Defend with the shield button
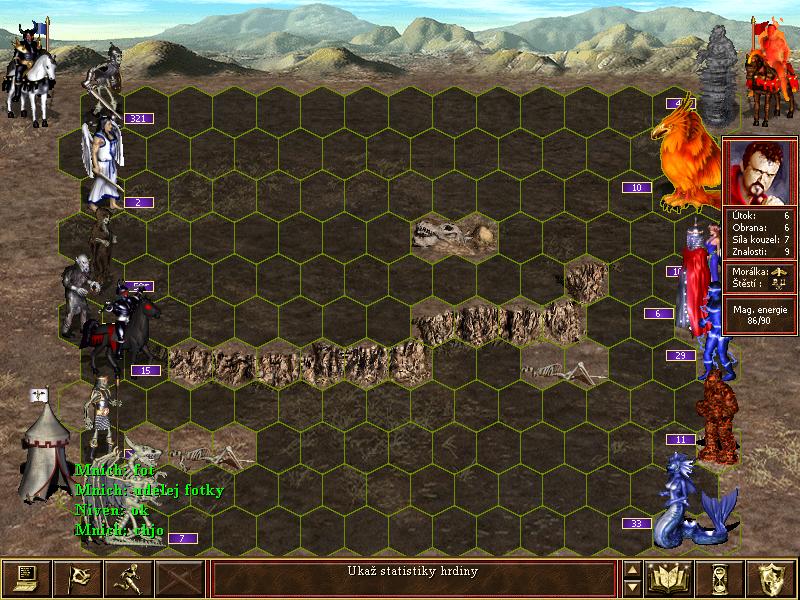Screen dimensions: 800x600 click(x=772, y=579)
